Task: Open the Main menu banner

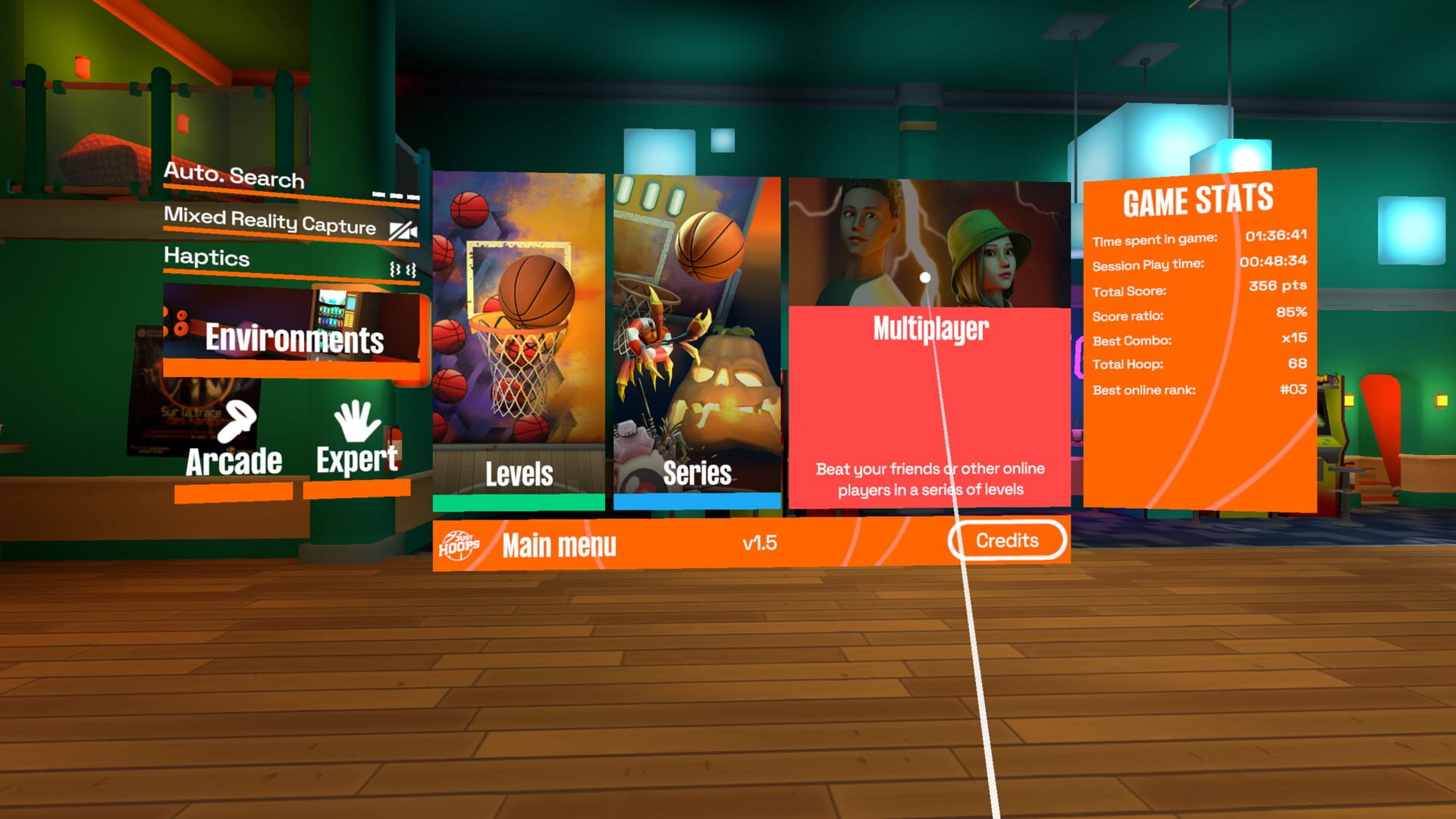Action: pos(560,543)
